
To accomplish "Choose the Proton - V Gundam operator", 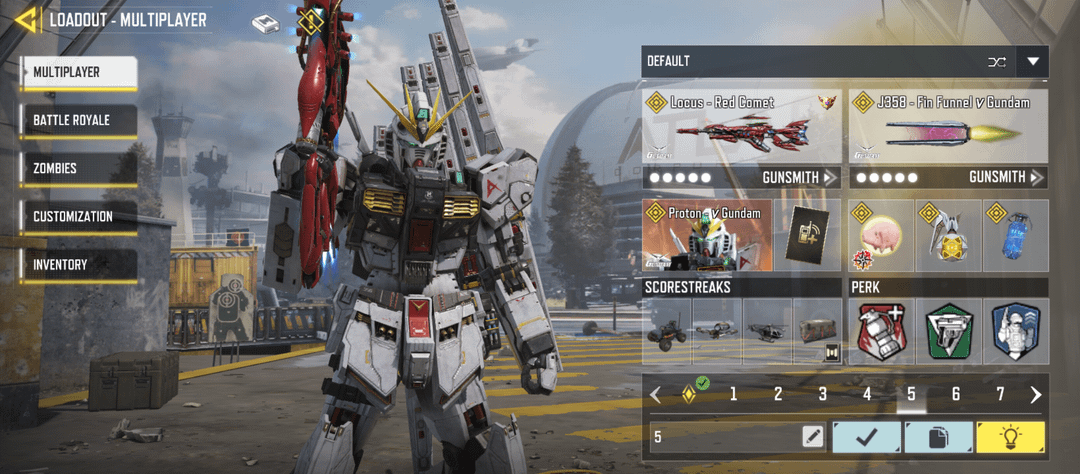I will (707, 236).
